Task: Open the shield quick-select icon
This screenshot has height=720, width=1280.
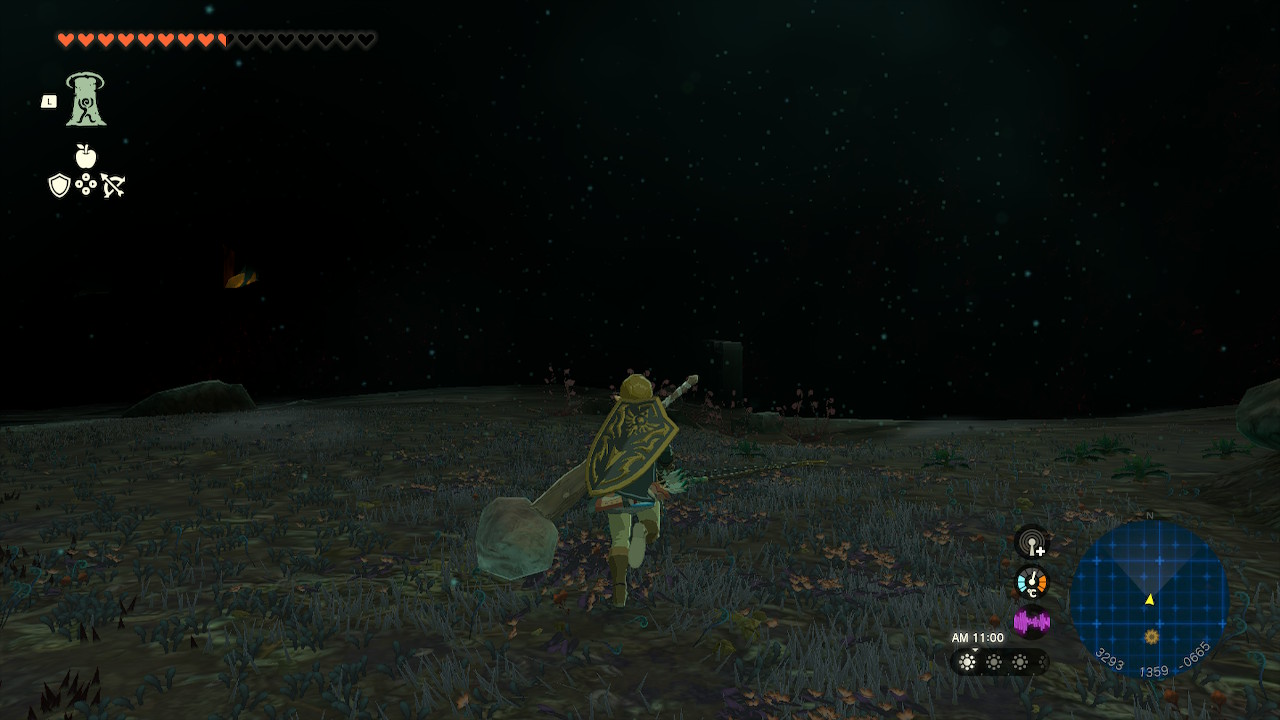Action: coord(59,185)
